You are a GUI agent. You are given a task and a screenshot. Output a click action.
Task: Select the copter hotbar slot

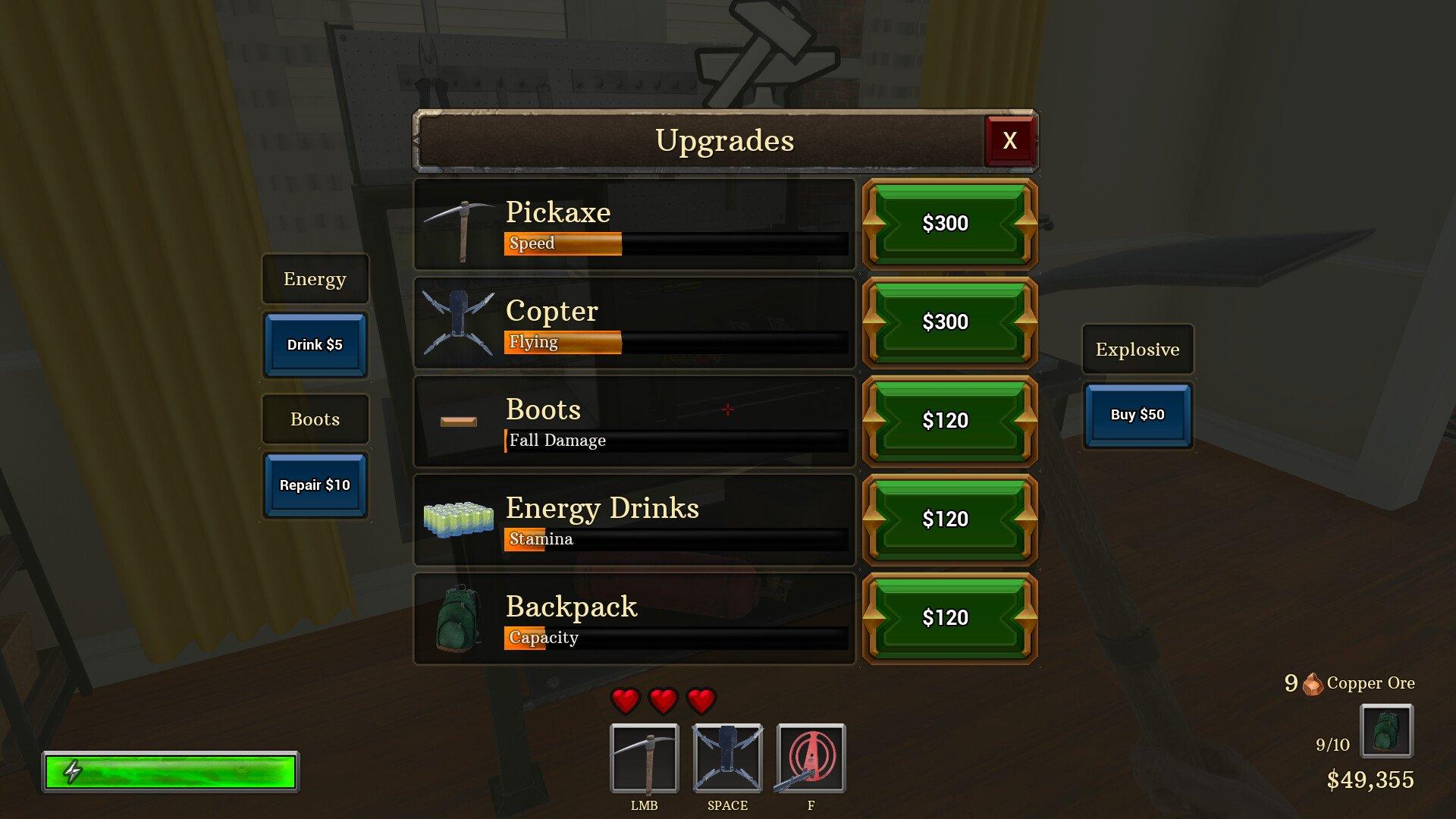point(727,758)
